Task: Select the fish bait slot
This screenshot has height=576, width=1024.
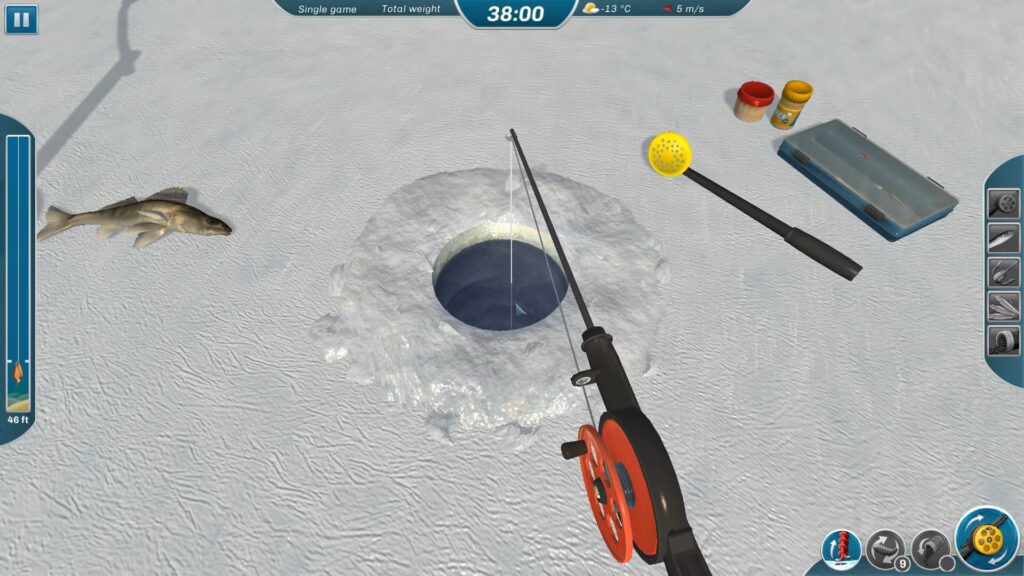Action: click(1003, 237)
